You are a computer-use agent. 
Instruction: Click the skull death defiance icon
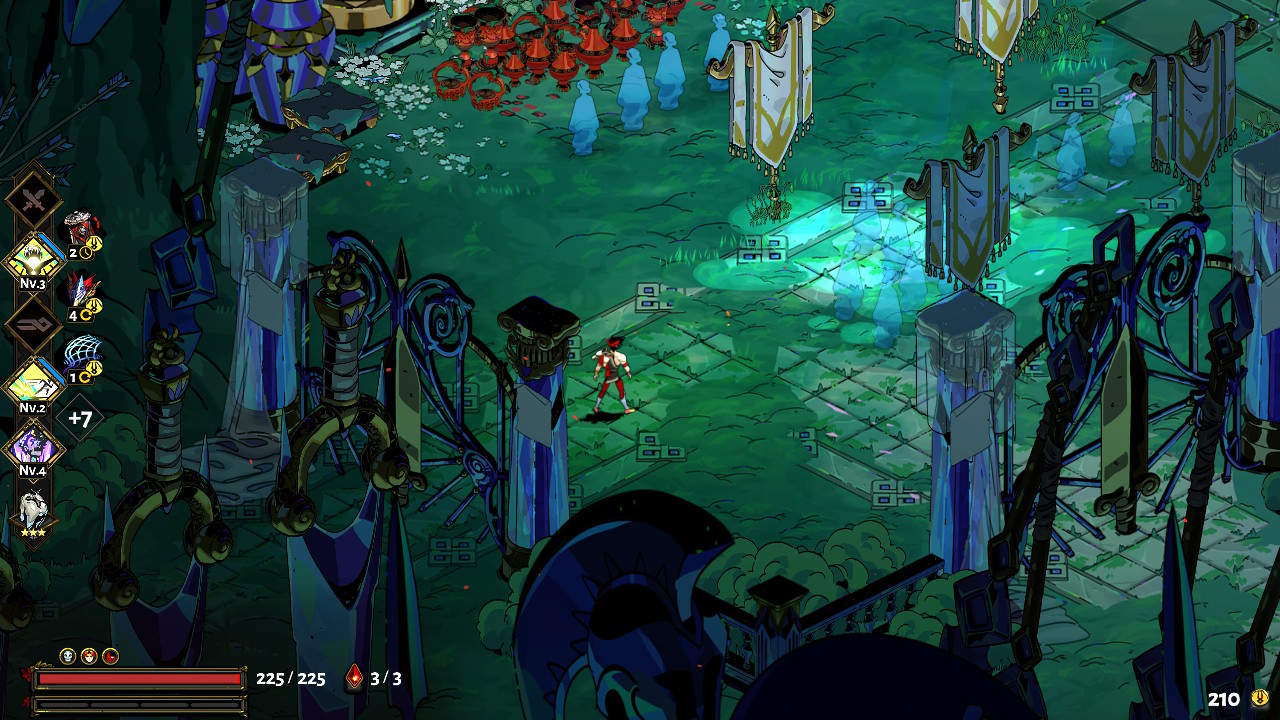(x=68, y=656)
